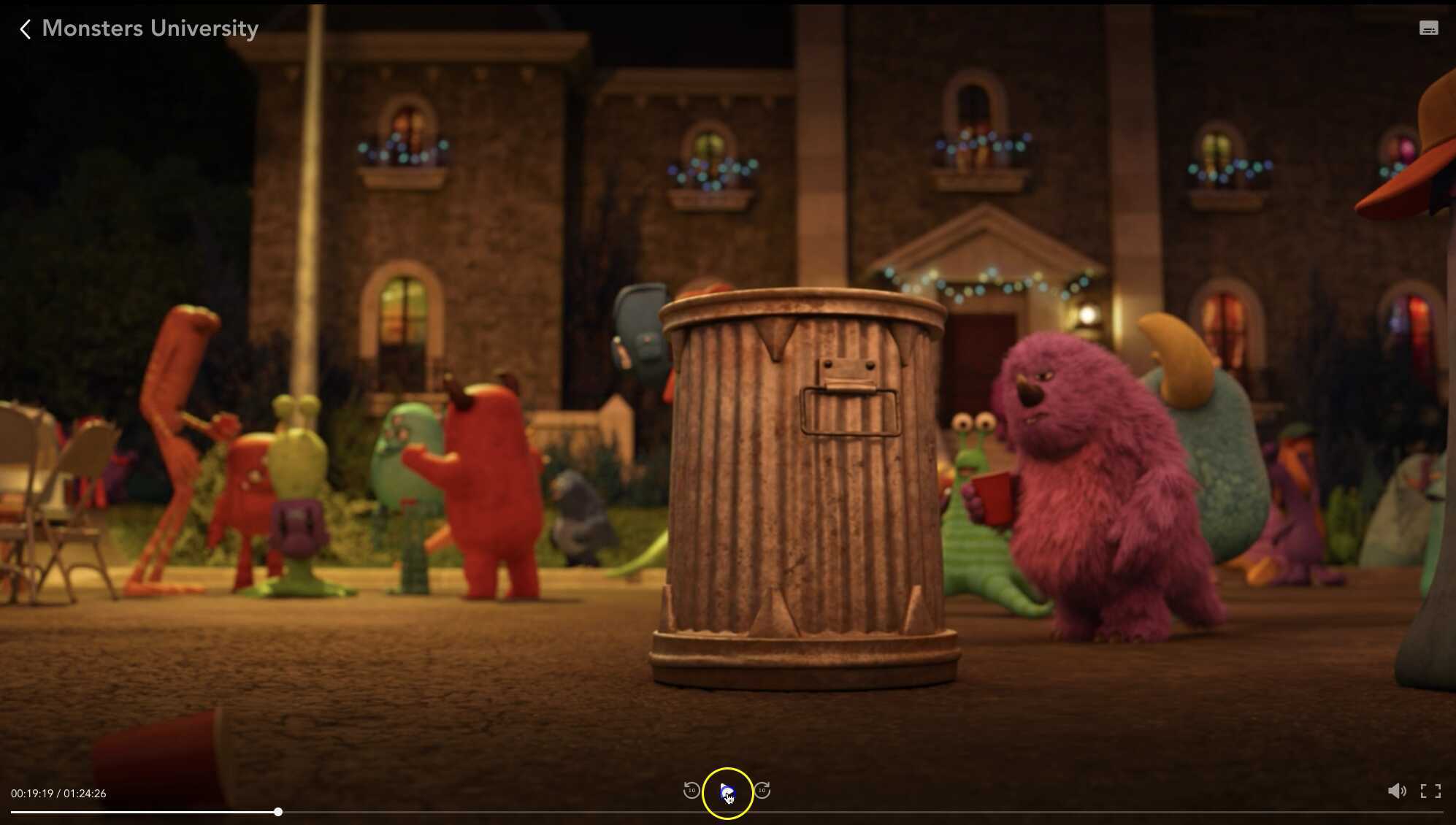Return to browse via the back control

[x=26, y=28]
